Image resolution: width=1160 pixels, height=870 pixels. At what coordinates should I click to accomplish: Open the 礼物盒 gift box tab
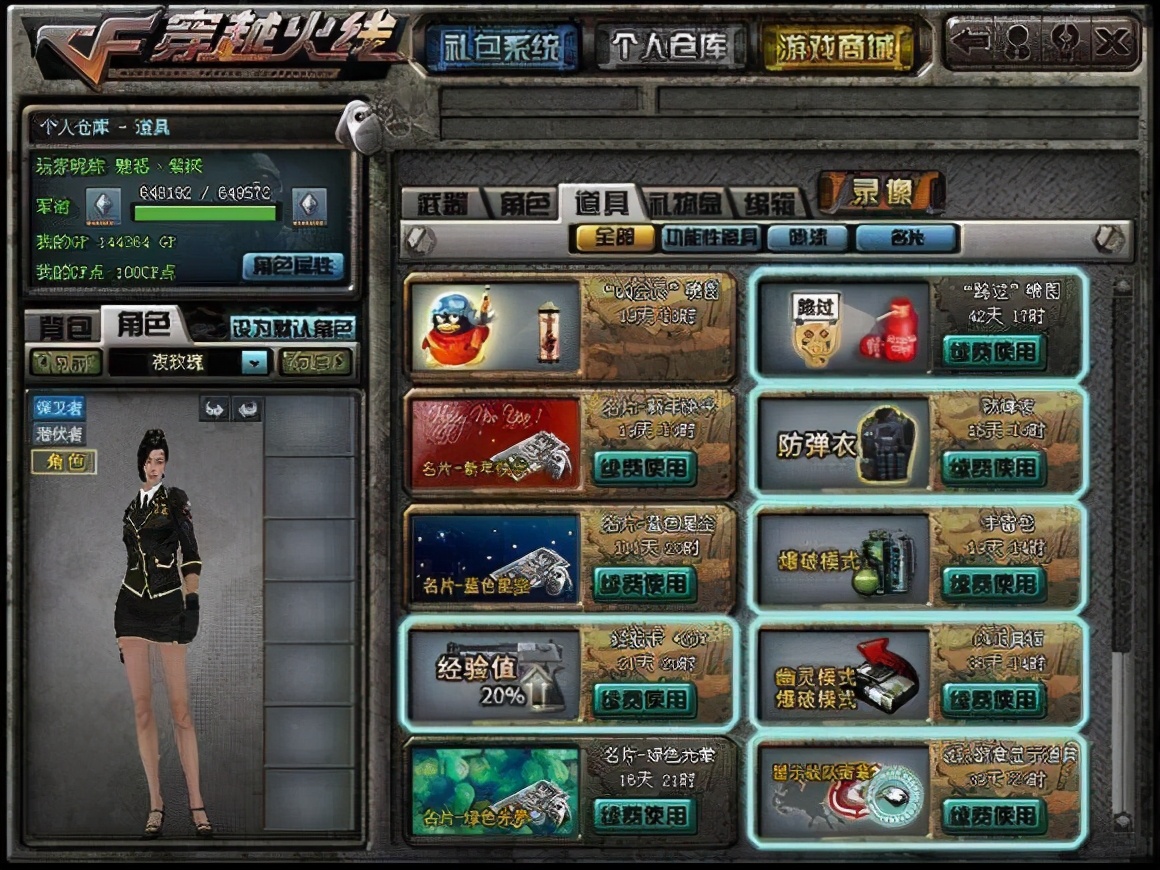click(x=684, y=203)
